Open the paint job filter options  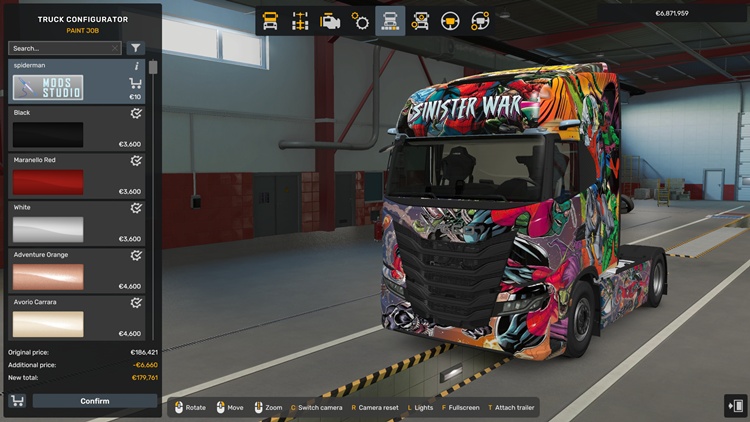click(136, 48)
